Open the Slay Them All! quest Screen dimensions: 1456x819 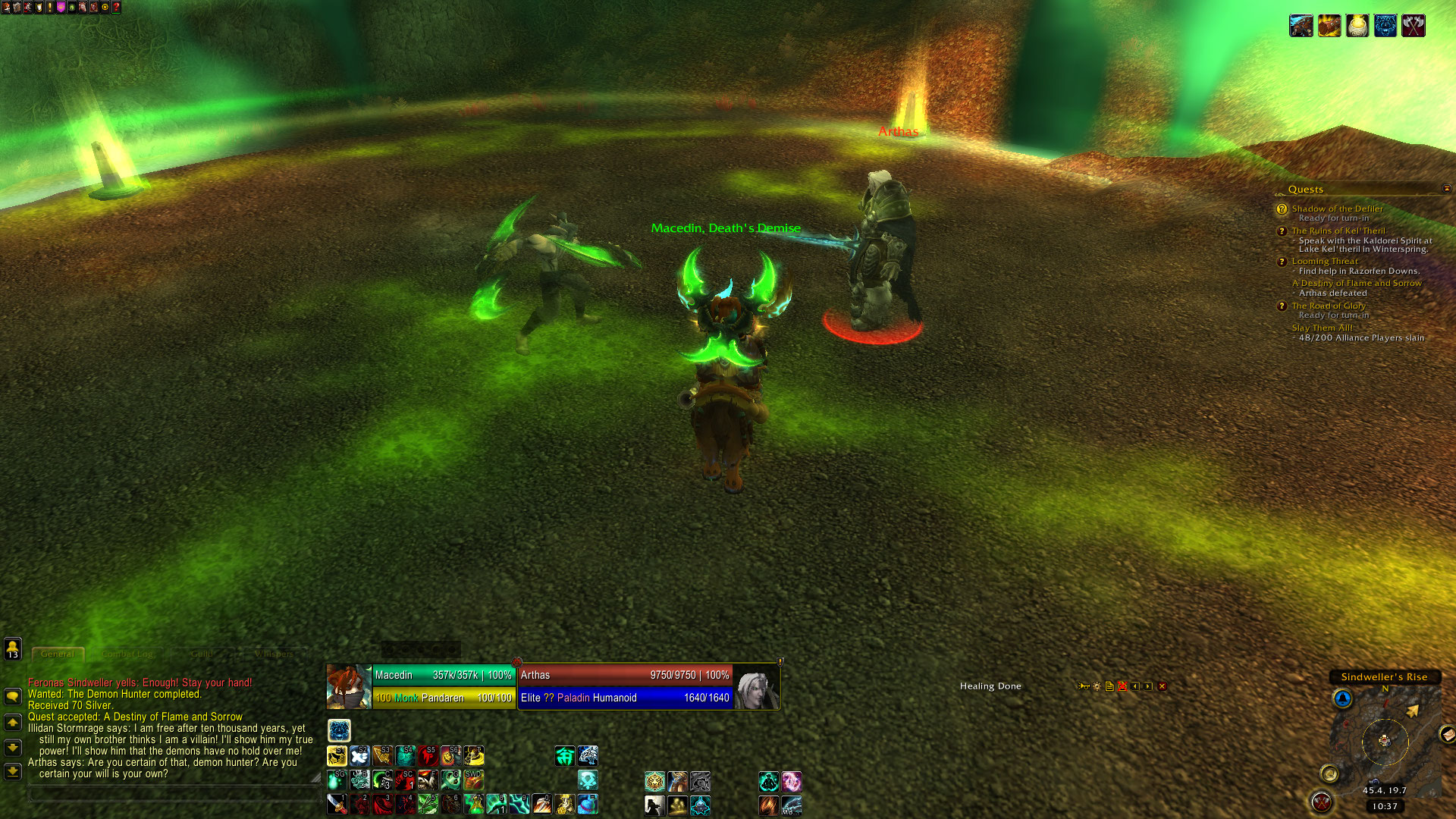point(1322,328)
